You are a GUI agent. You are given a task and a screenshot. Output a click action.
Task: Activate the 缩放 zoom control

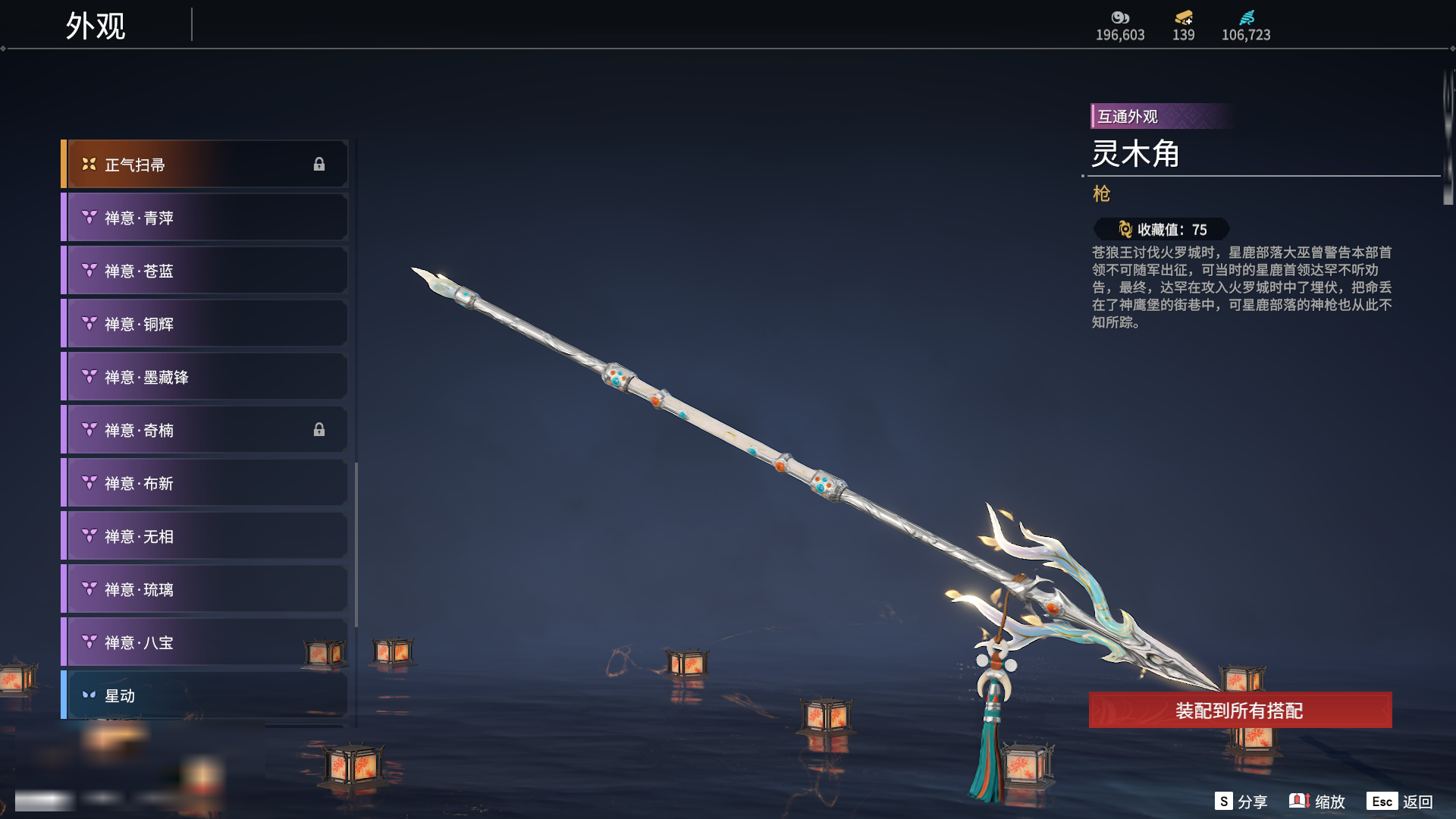click(1317, 802)
